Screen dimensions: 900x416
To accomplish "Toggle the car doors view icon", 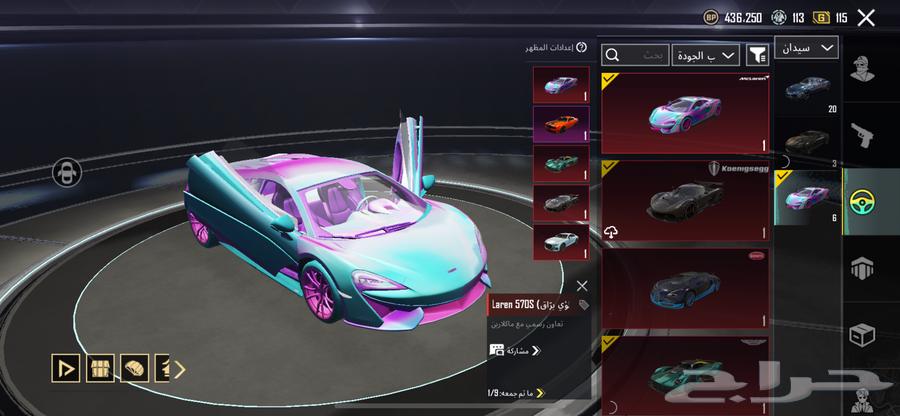I will click(x=67, y=172).
